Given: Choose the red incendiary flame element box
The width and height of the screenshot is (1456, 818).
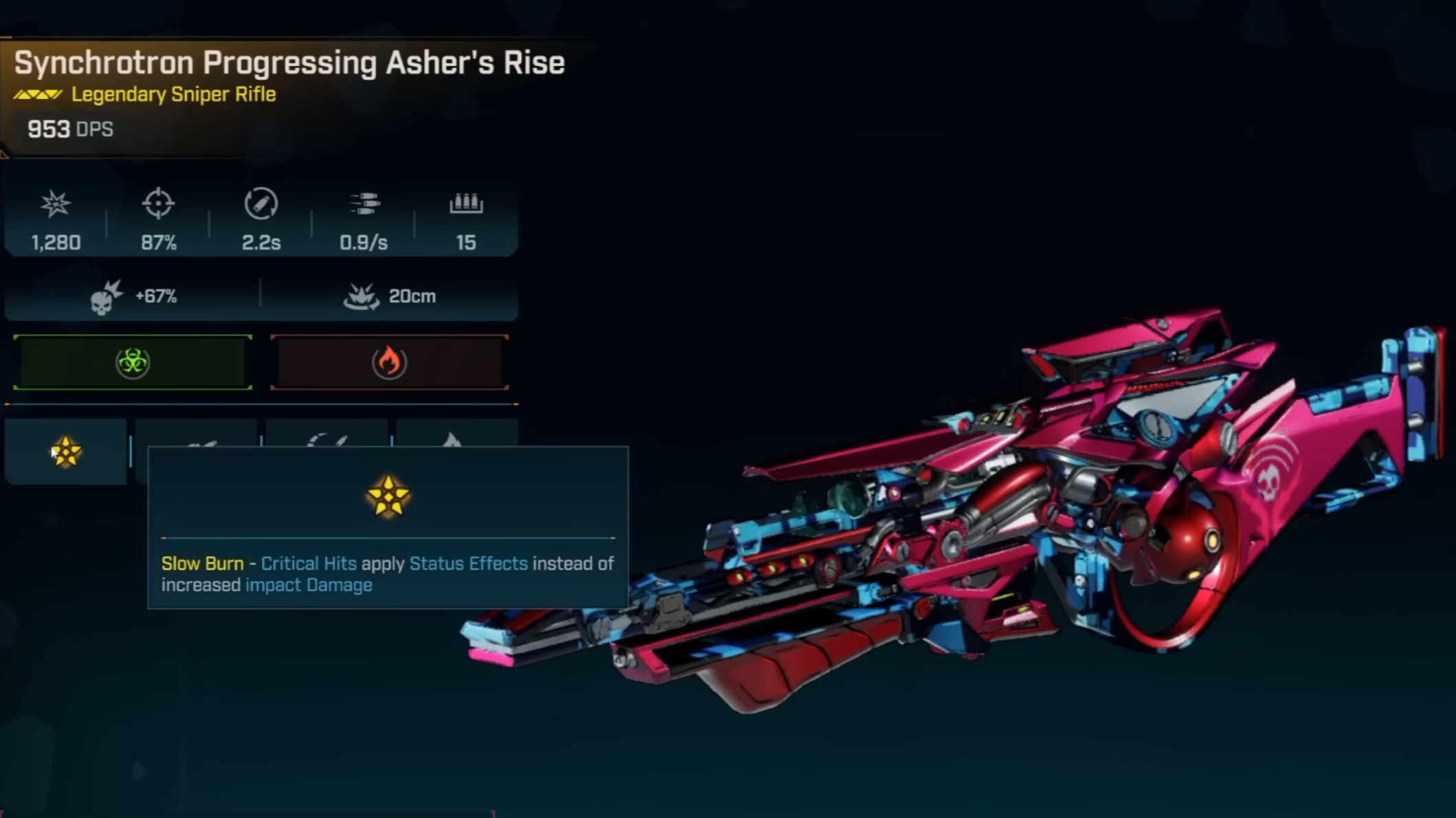Looking at the screenshot, I should (x=389, y=362).
